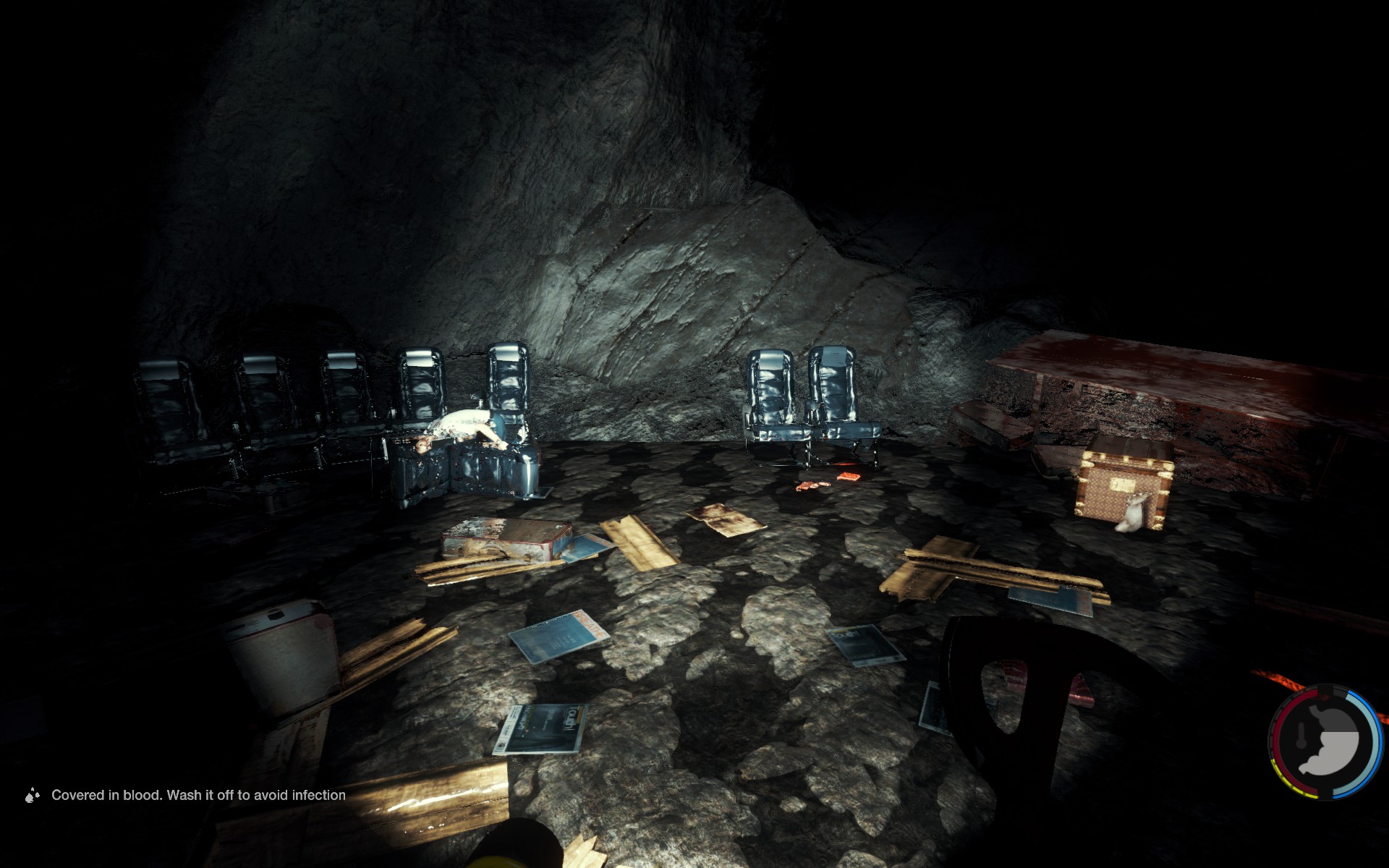Click the blood droplet status icon
Image resolution: width=1389 pixels, height=868 pixels.
[x=32, y=796]
